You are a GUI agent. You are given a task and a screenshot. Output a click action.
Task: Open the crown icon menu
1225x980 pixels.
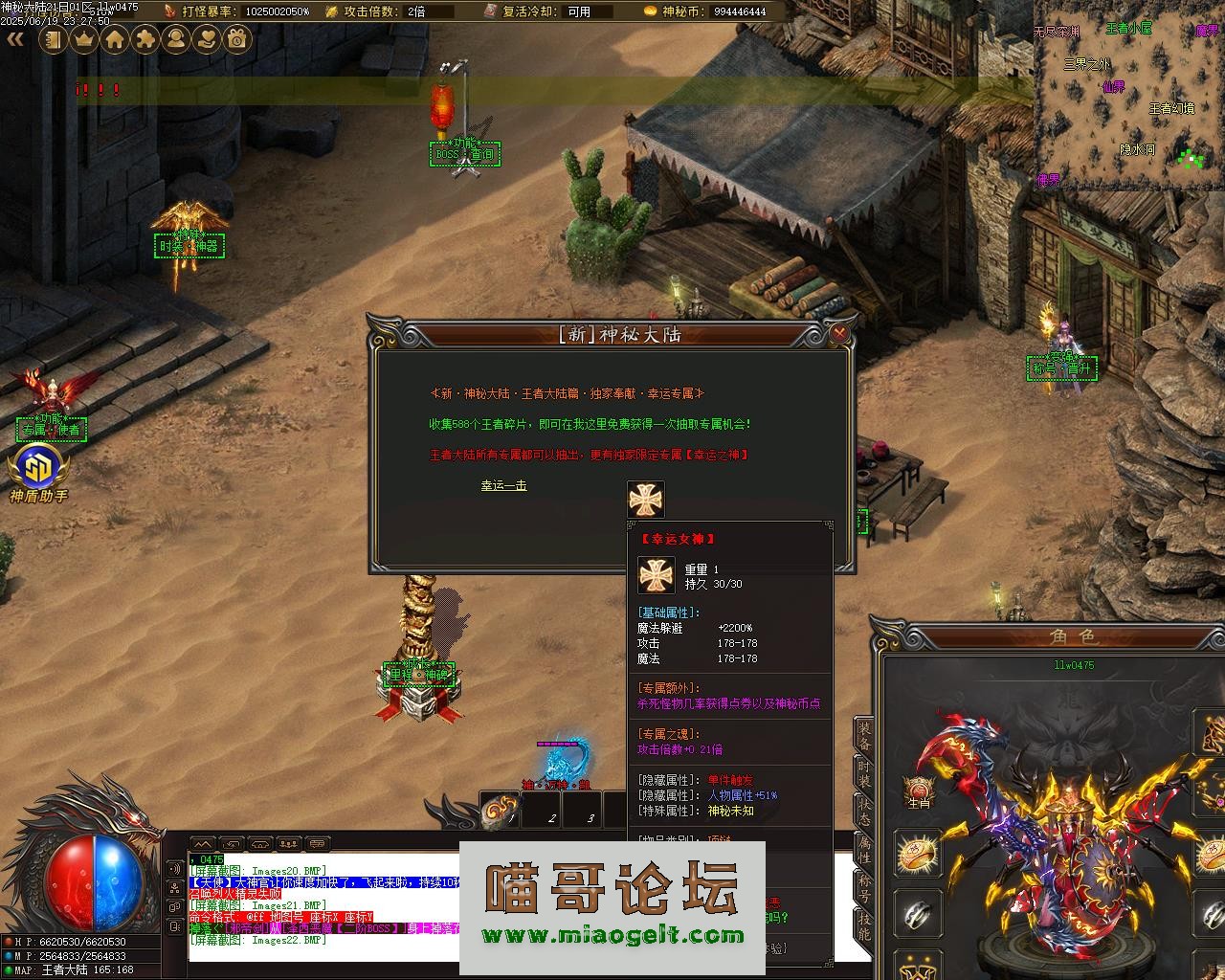[84, 39]
